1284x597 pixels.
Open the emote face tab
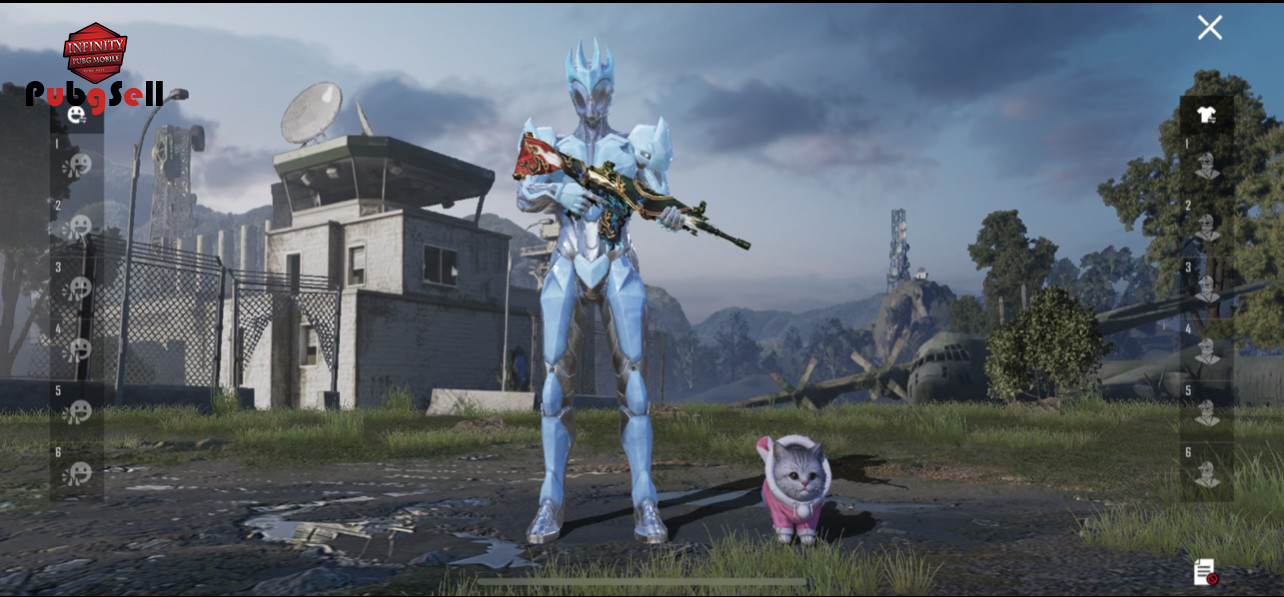pos(76,115)
